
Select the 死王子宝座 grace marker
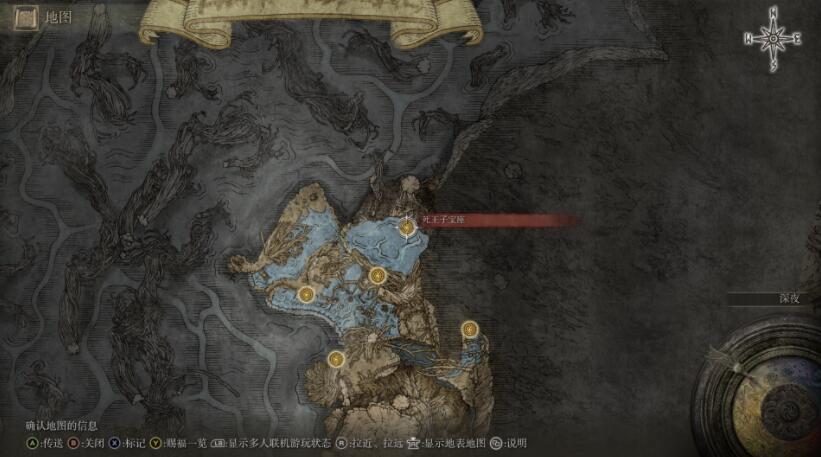[407, 228]
